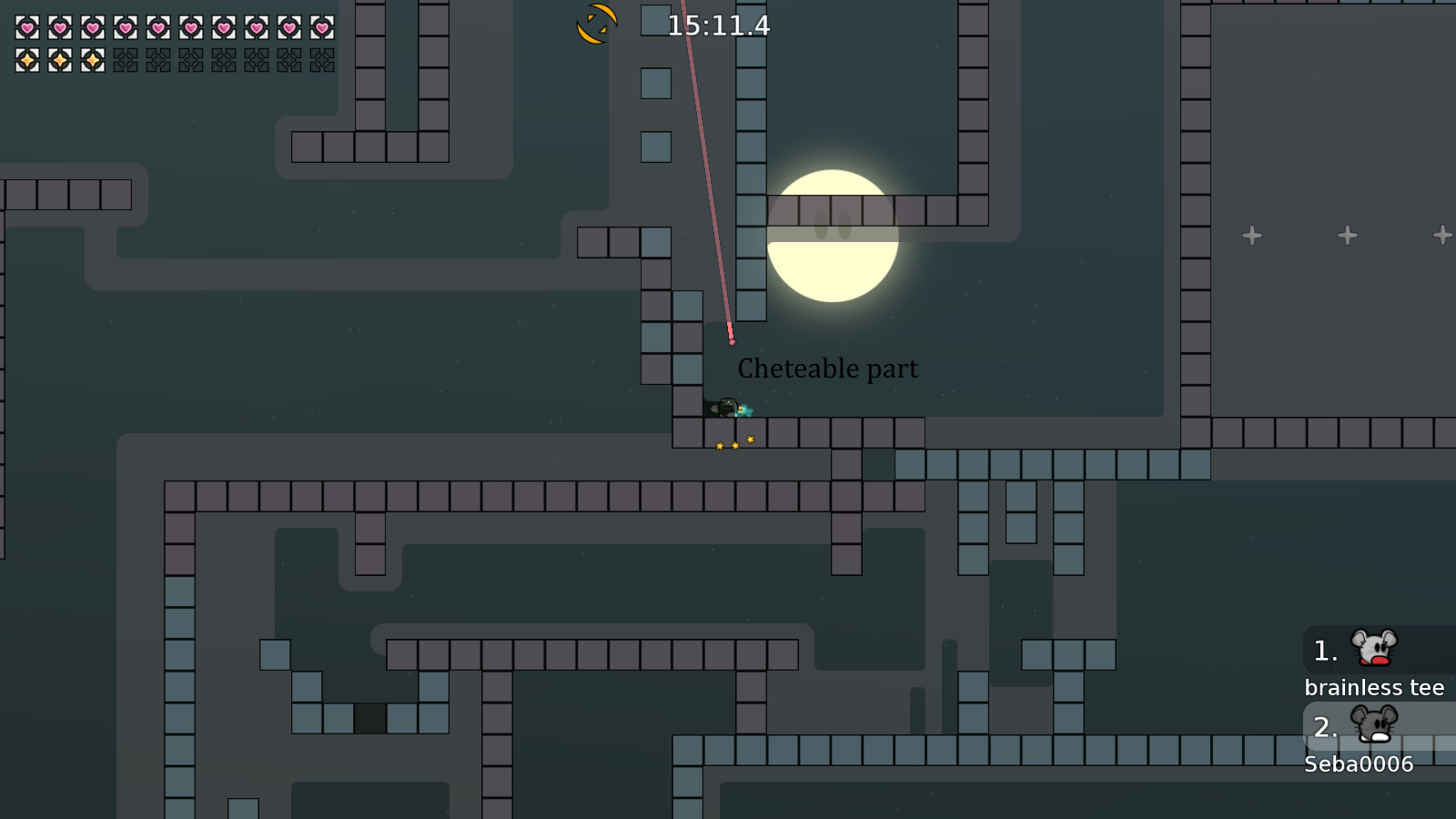Click the last heart in the health bar
1456x819 pixels.
(320, 27)
